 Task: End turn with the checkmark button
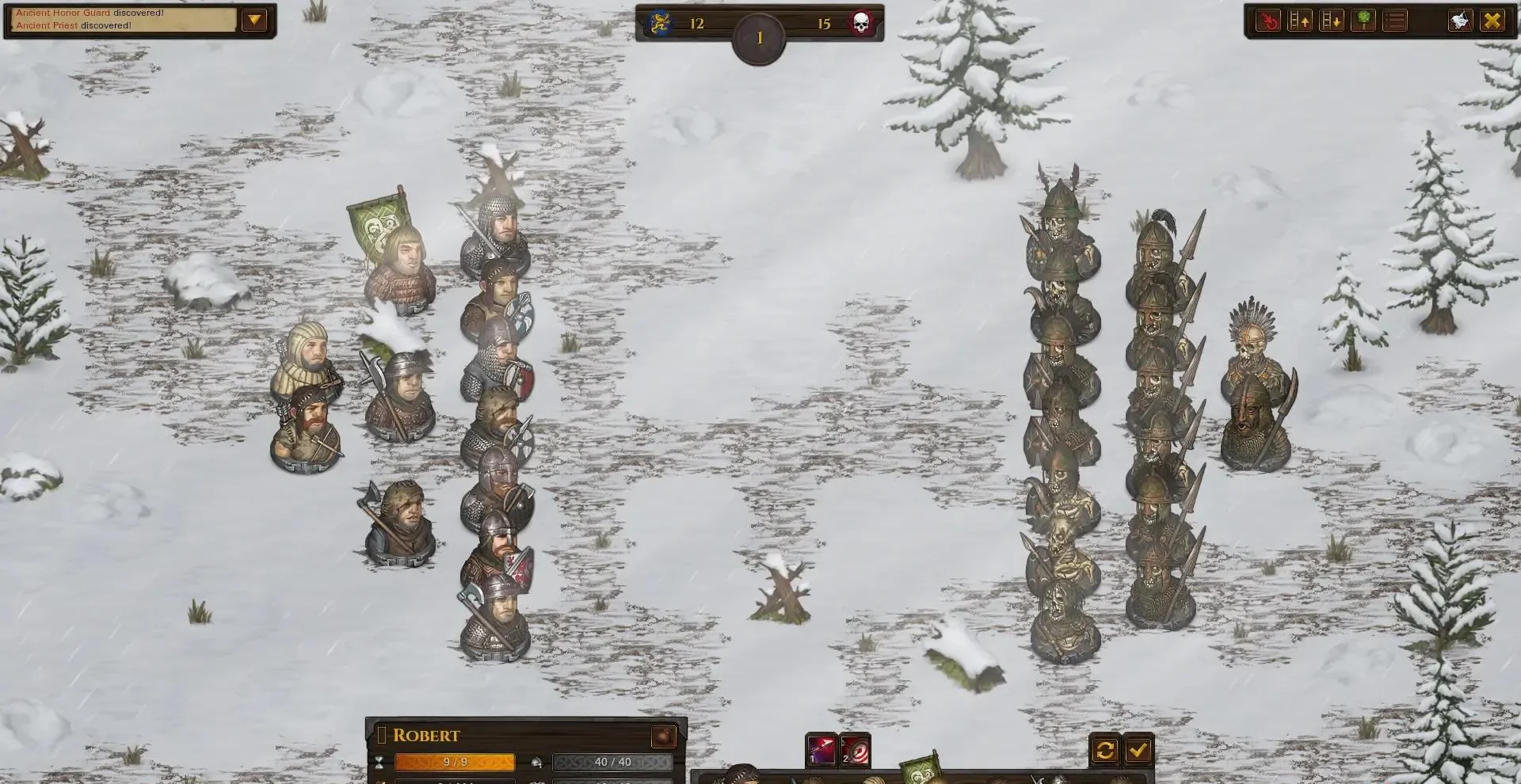click(1138, 750)
